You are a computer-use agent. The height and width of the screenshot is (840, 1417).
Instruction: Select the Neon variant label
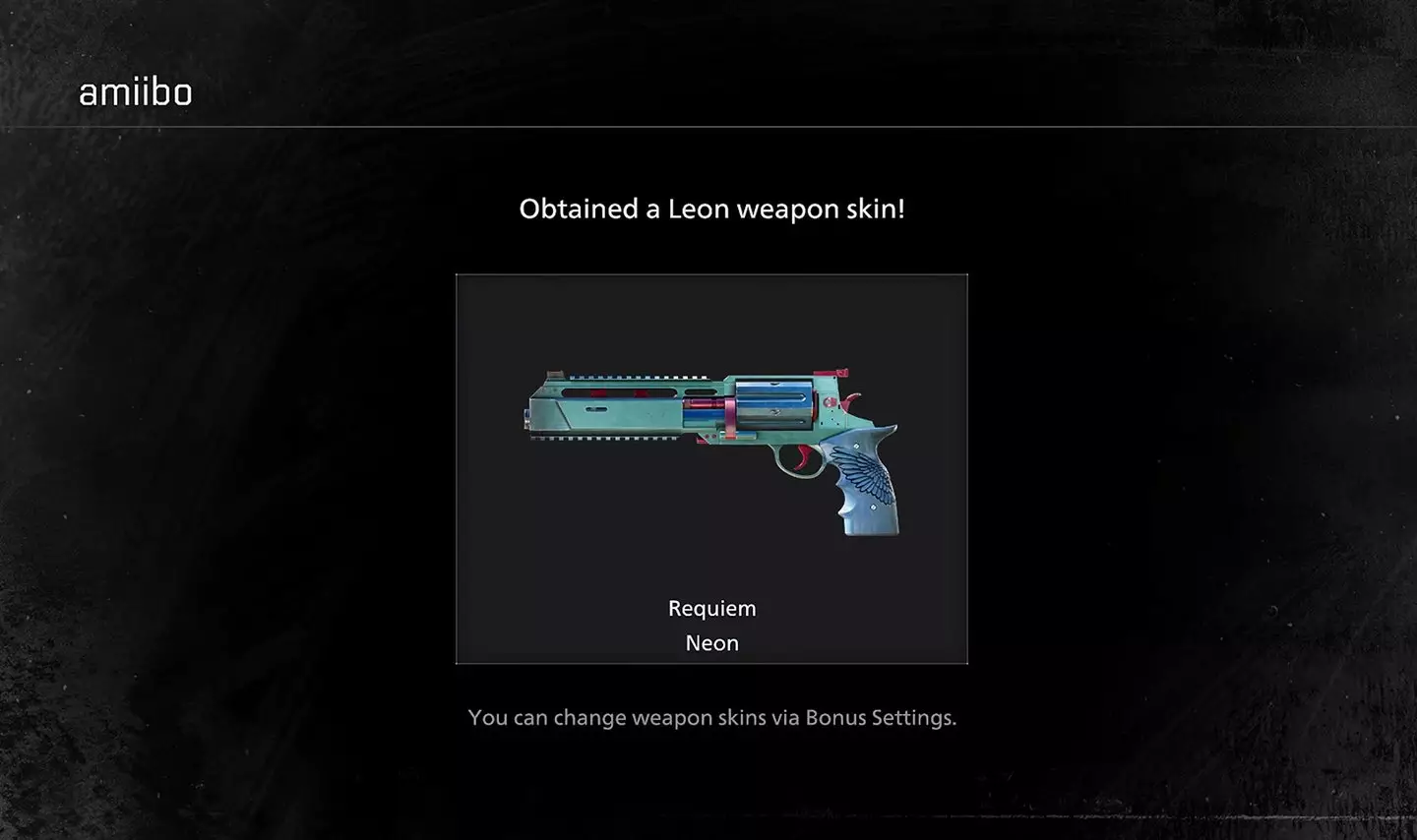pyautogui.click(x=711, y=642)
